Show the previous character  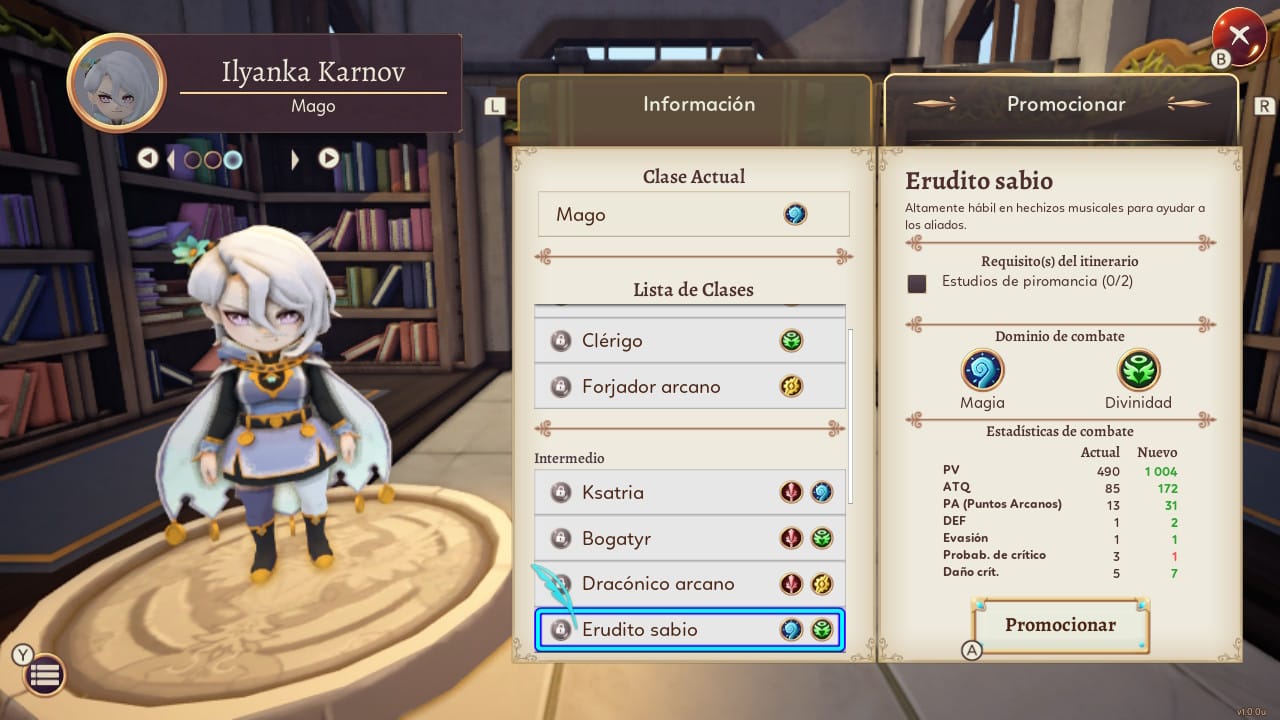148,158
